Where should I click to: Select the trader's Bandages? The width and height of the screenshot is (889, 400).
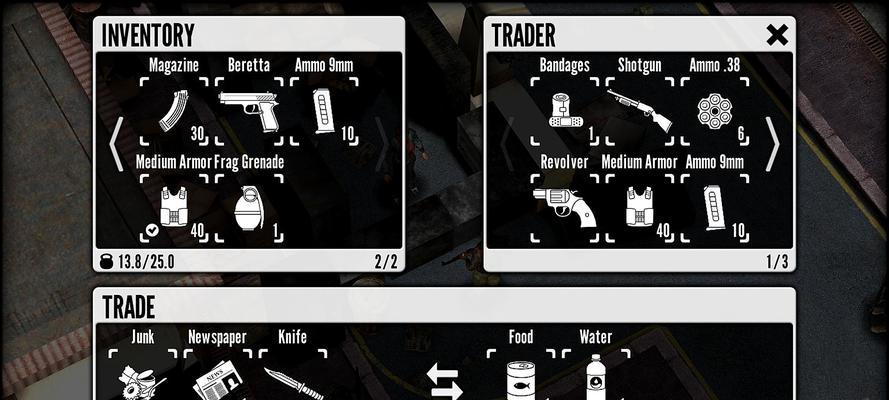tap(564, 110)
